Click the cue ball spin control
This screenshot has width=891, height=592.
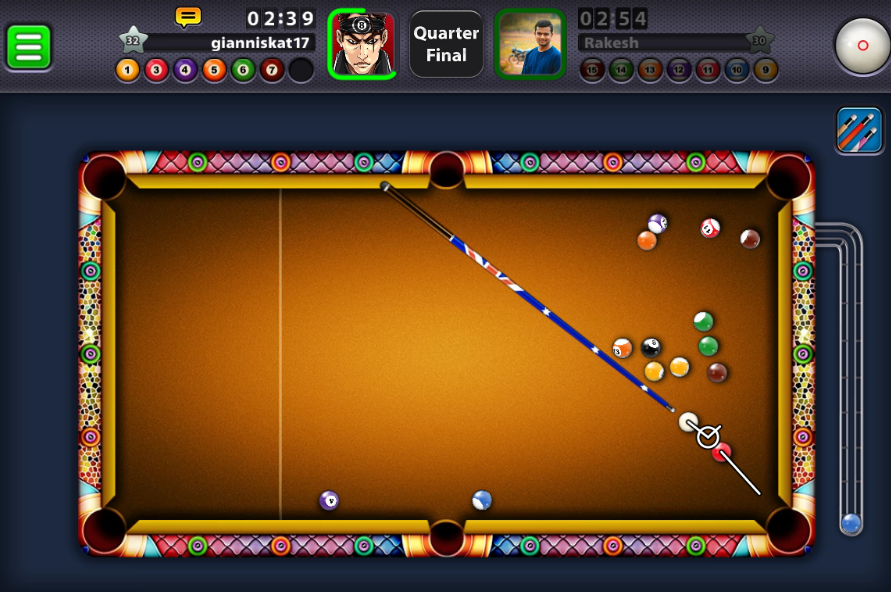(x=862, y=45)
